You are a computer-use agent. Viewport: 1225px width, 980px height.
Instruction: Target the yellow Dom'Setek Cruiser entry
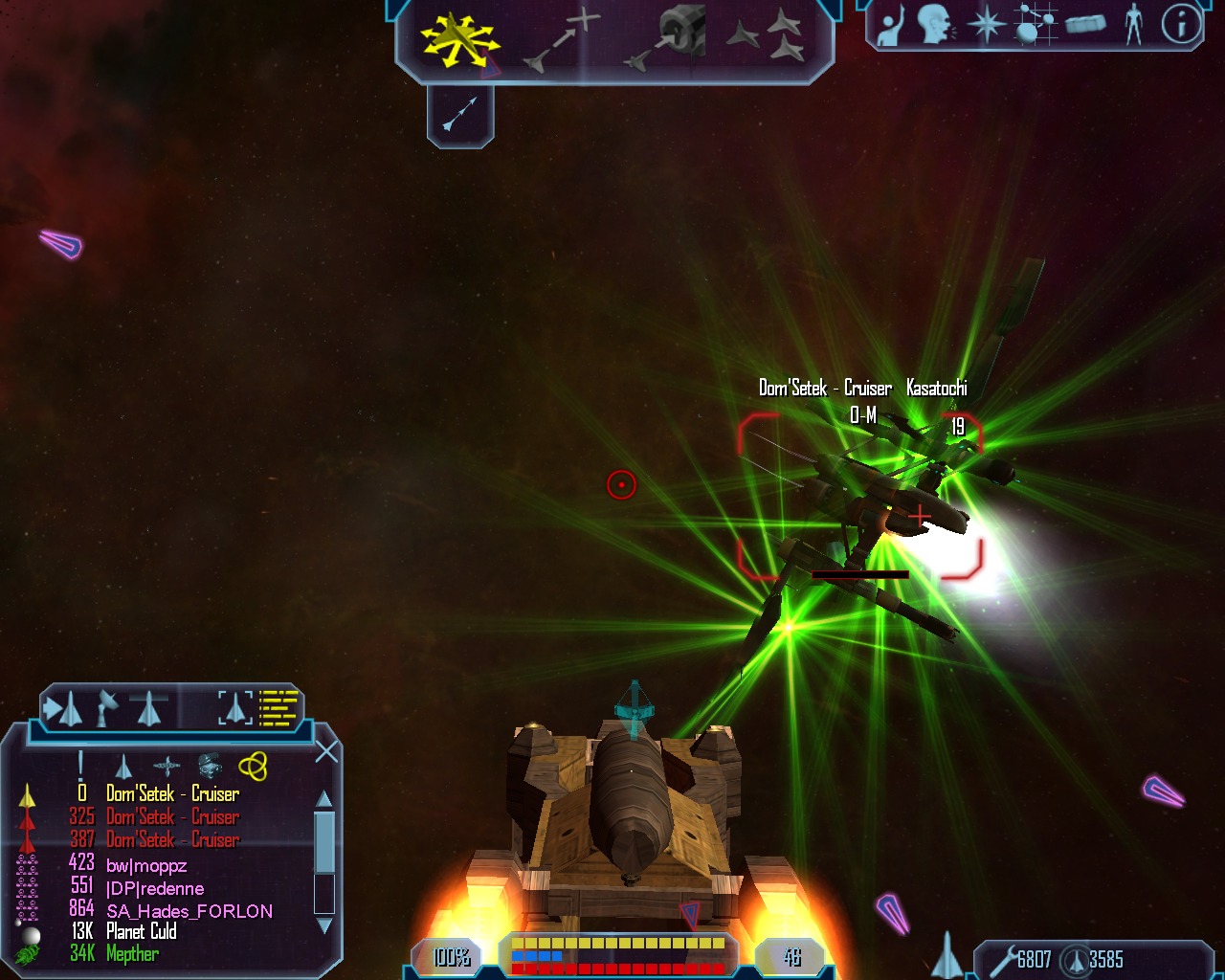point(172,794)
